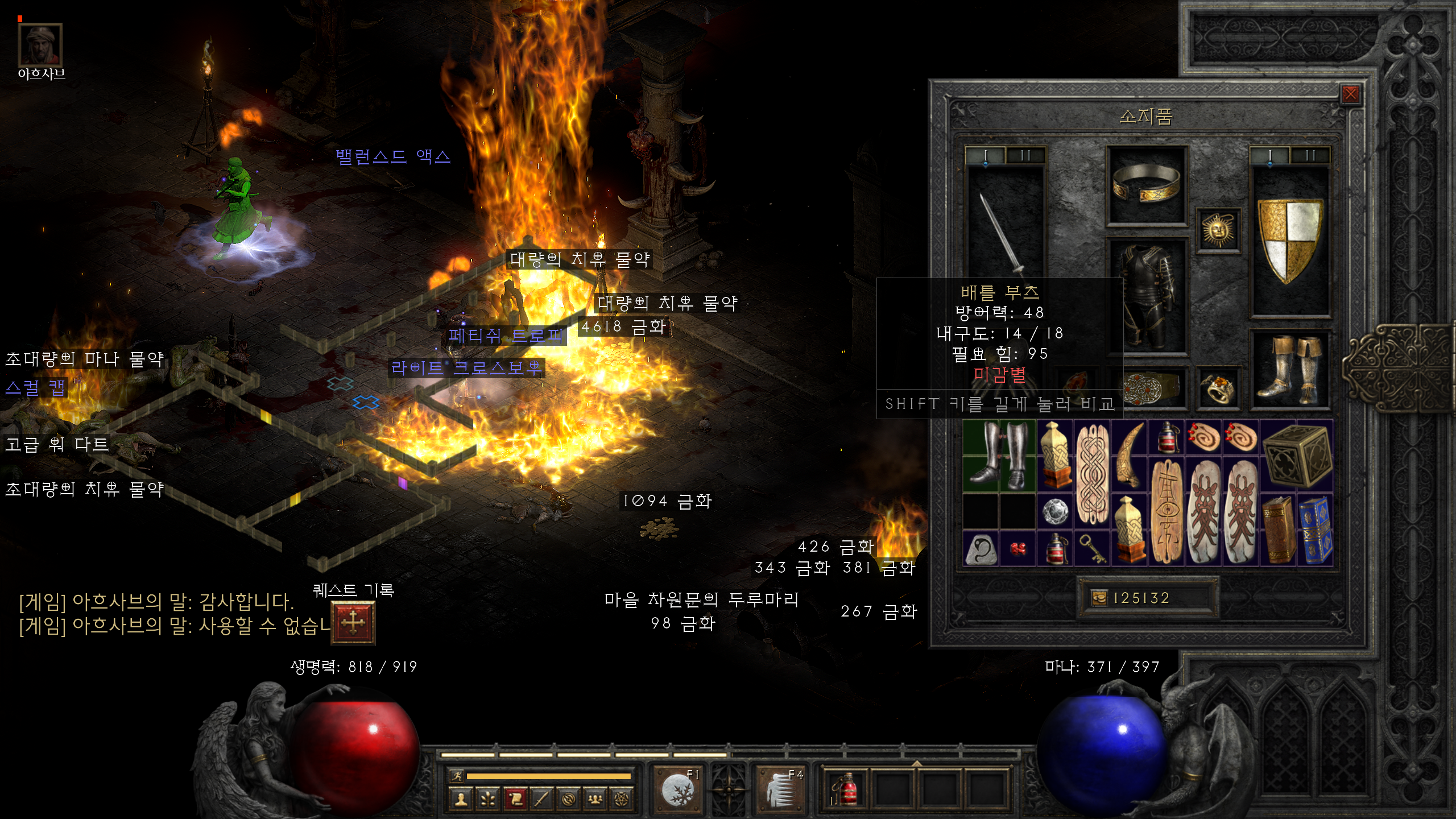
Task: Select the grey rune stone
Action: click(x=981, y=549)
